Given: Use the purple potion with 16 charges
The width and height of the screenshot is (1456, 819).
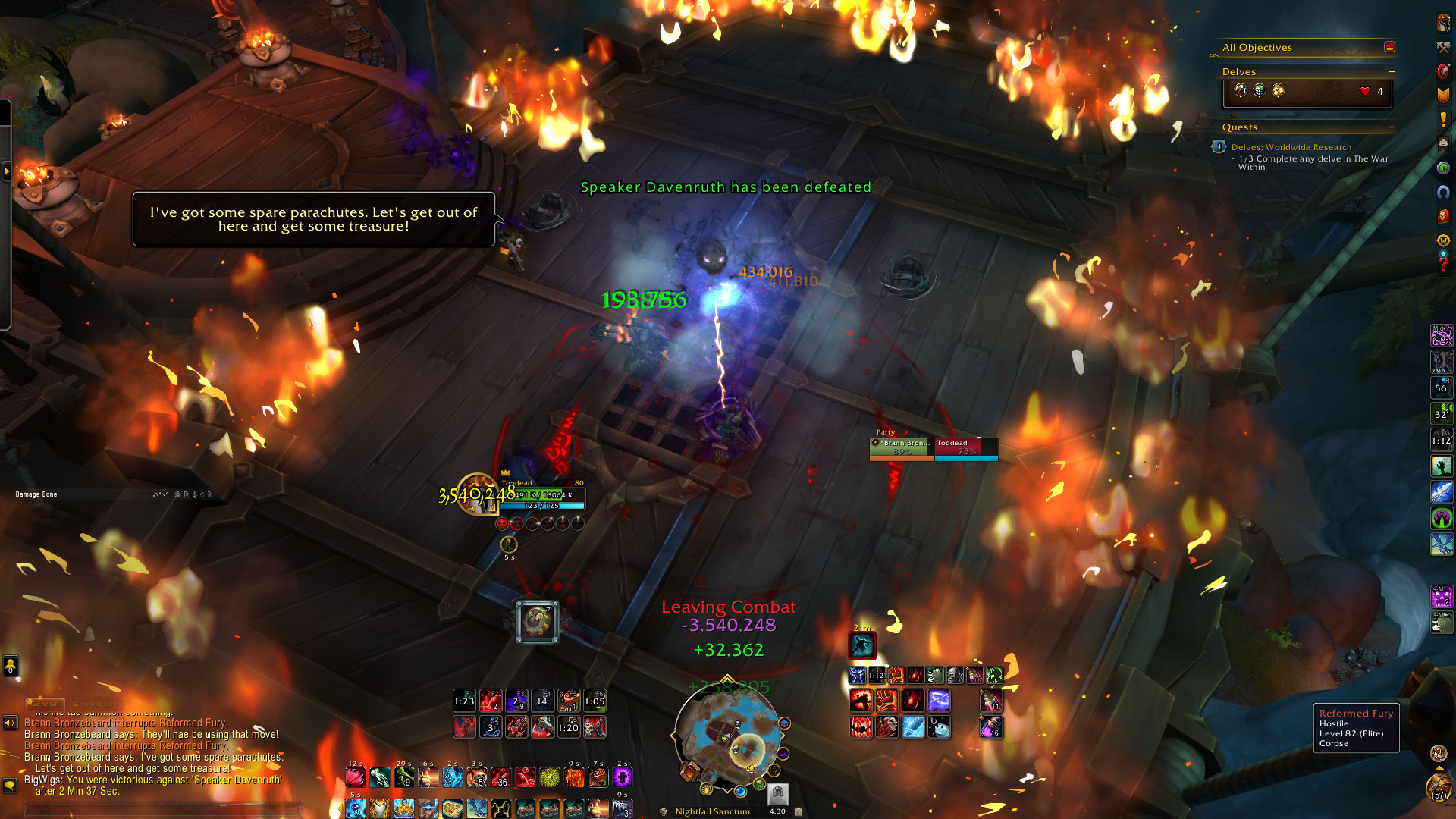Looking at the screenshot, I should pos(990,727).
